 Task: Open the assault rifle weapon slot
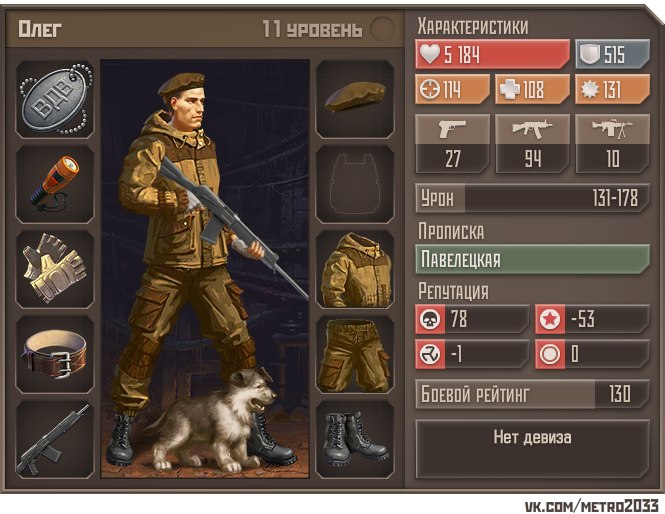tap(56, 439)
